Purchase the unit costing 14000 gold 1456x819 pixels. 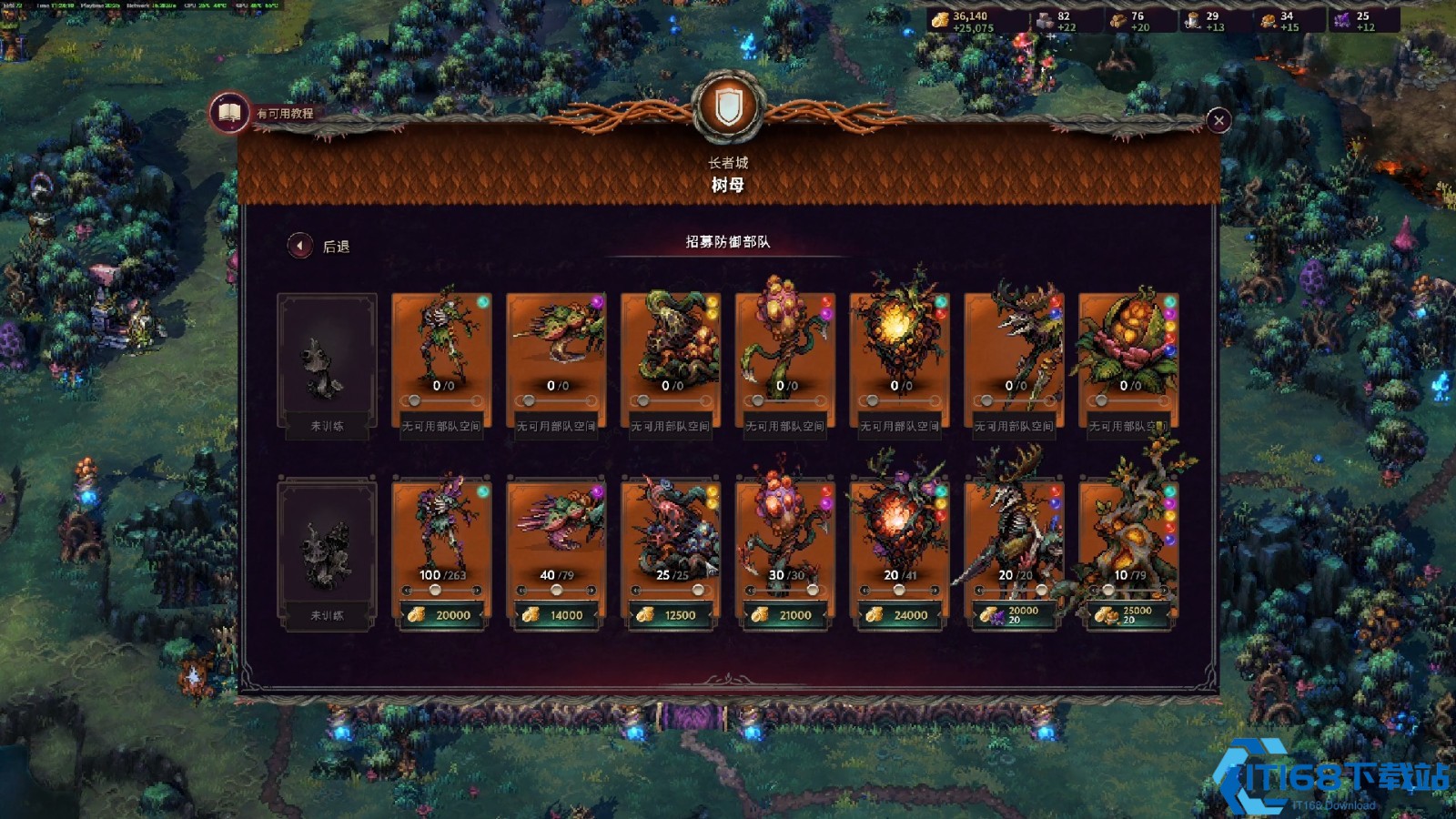click(556, 615)
